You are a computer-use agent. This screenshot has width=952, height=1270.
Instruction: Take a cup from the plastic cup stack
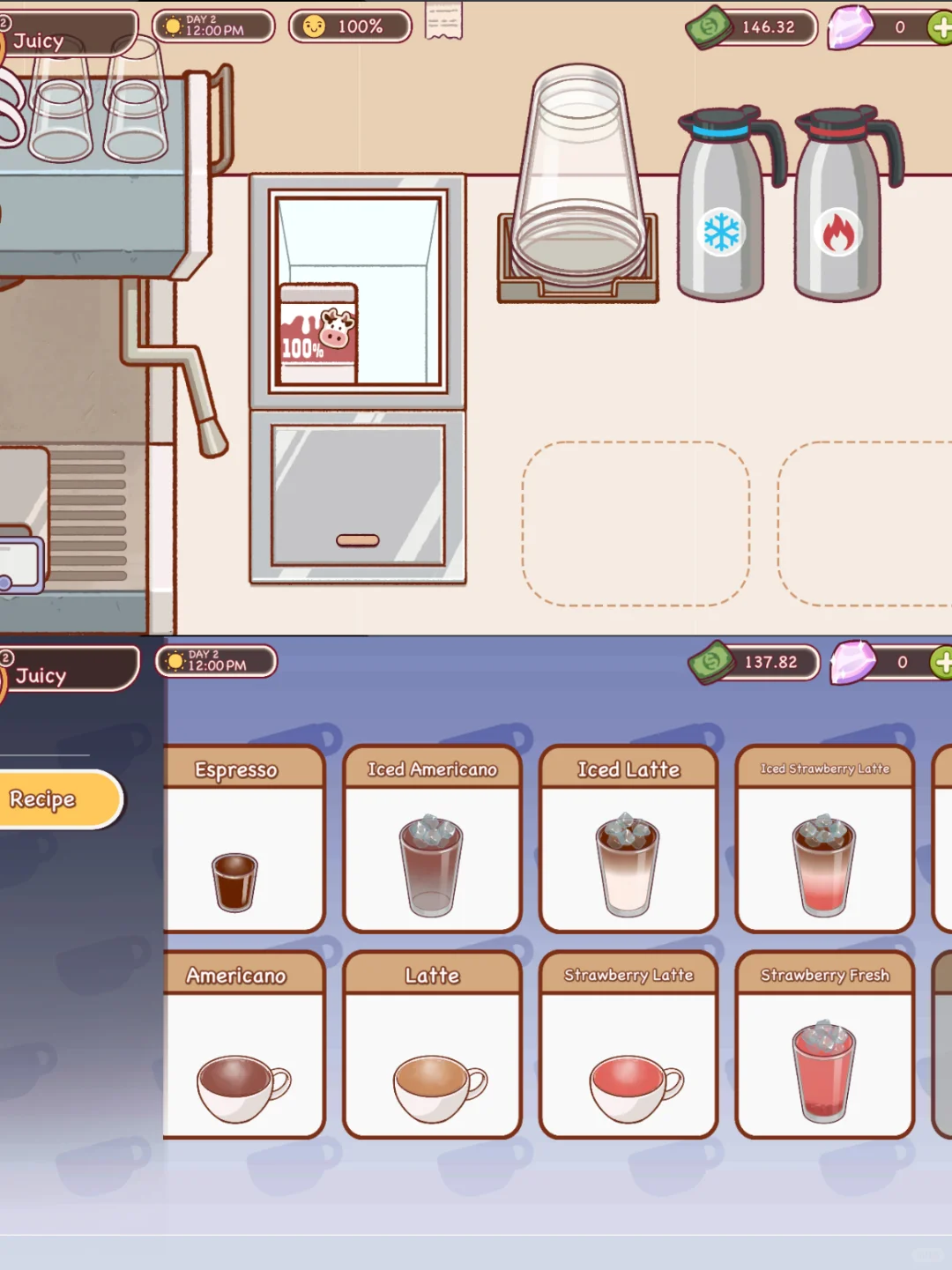[578, 176]
